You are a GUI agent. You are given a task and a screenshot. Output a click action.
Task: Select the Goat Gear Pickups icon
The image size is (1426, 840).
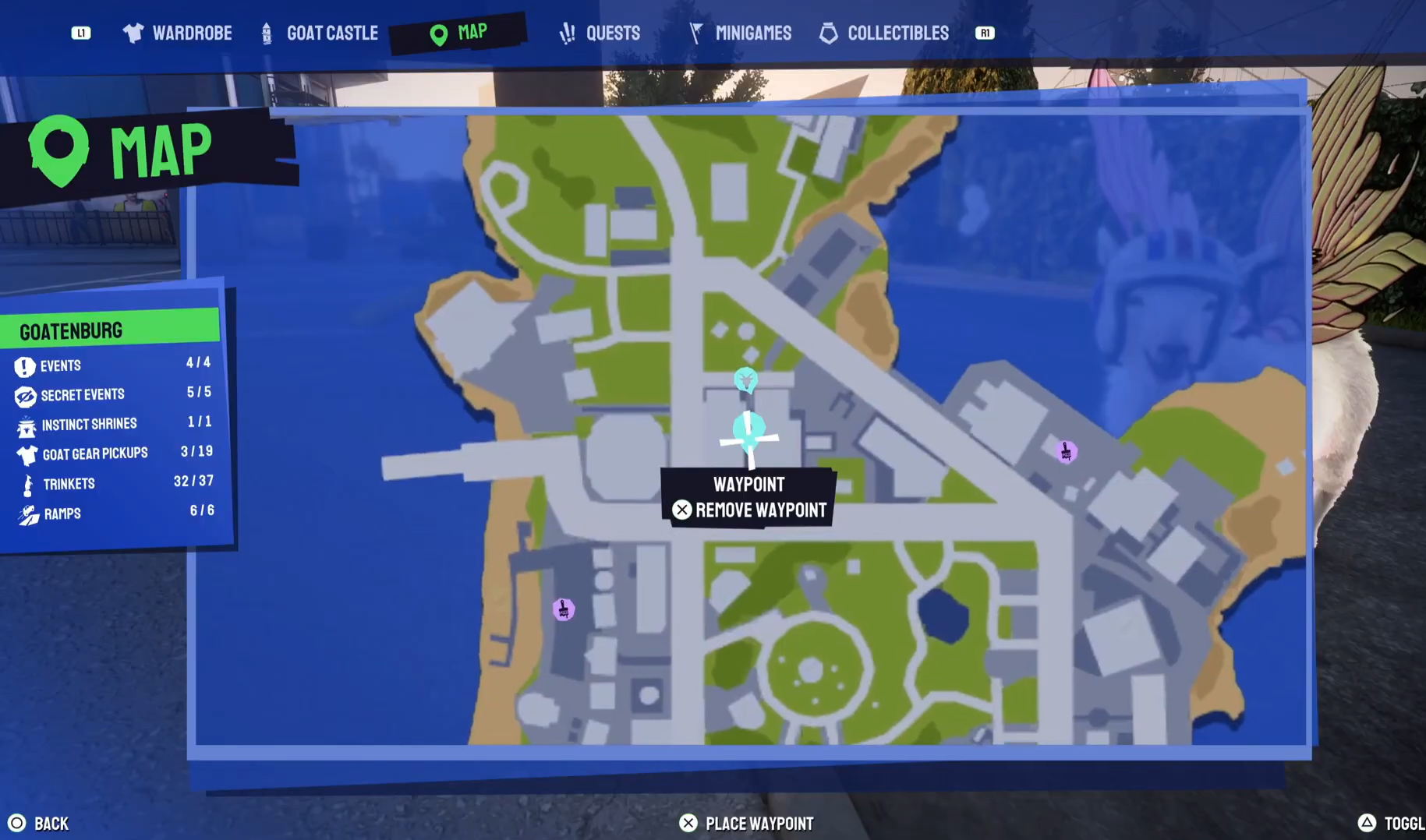click(x=26, y=453)
